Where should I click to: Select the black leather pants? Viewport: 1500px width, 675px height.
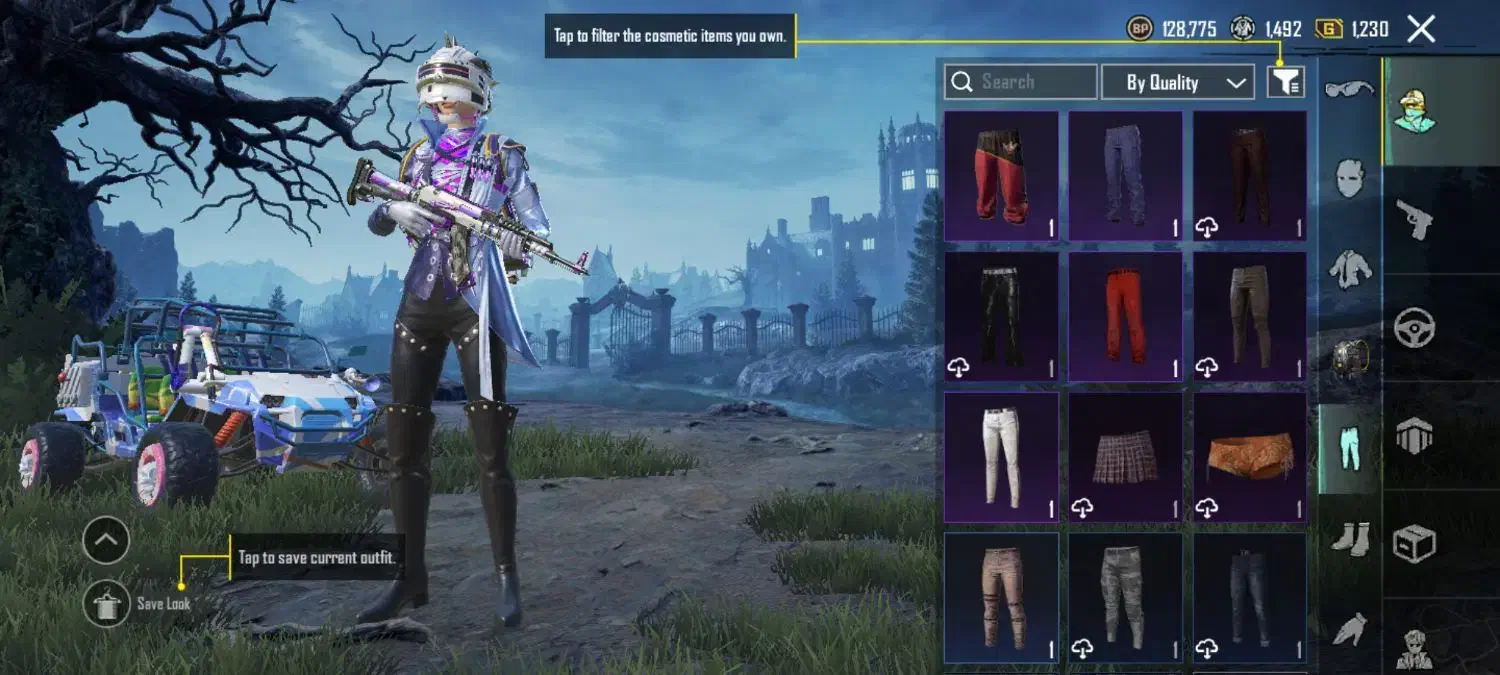tap(1001, 316)
